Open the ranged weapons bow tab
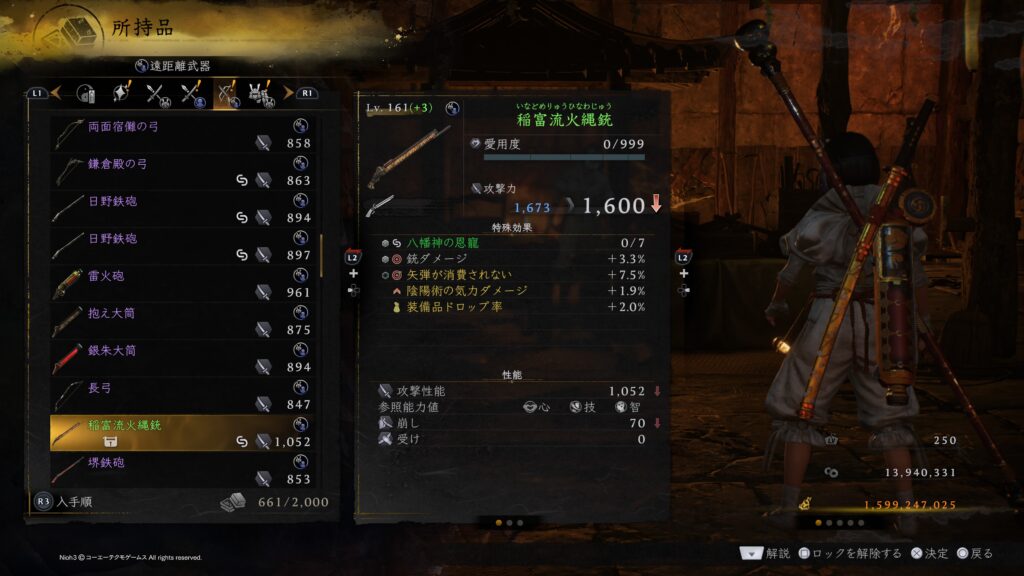The image size is (1024, 576). (226, 94)
